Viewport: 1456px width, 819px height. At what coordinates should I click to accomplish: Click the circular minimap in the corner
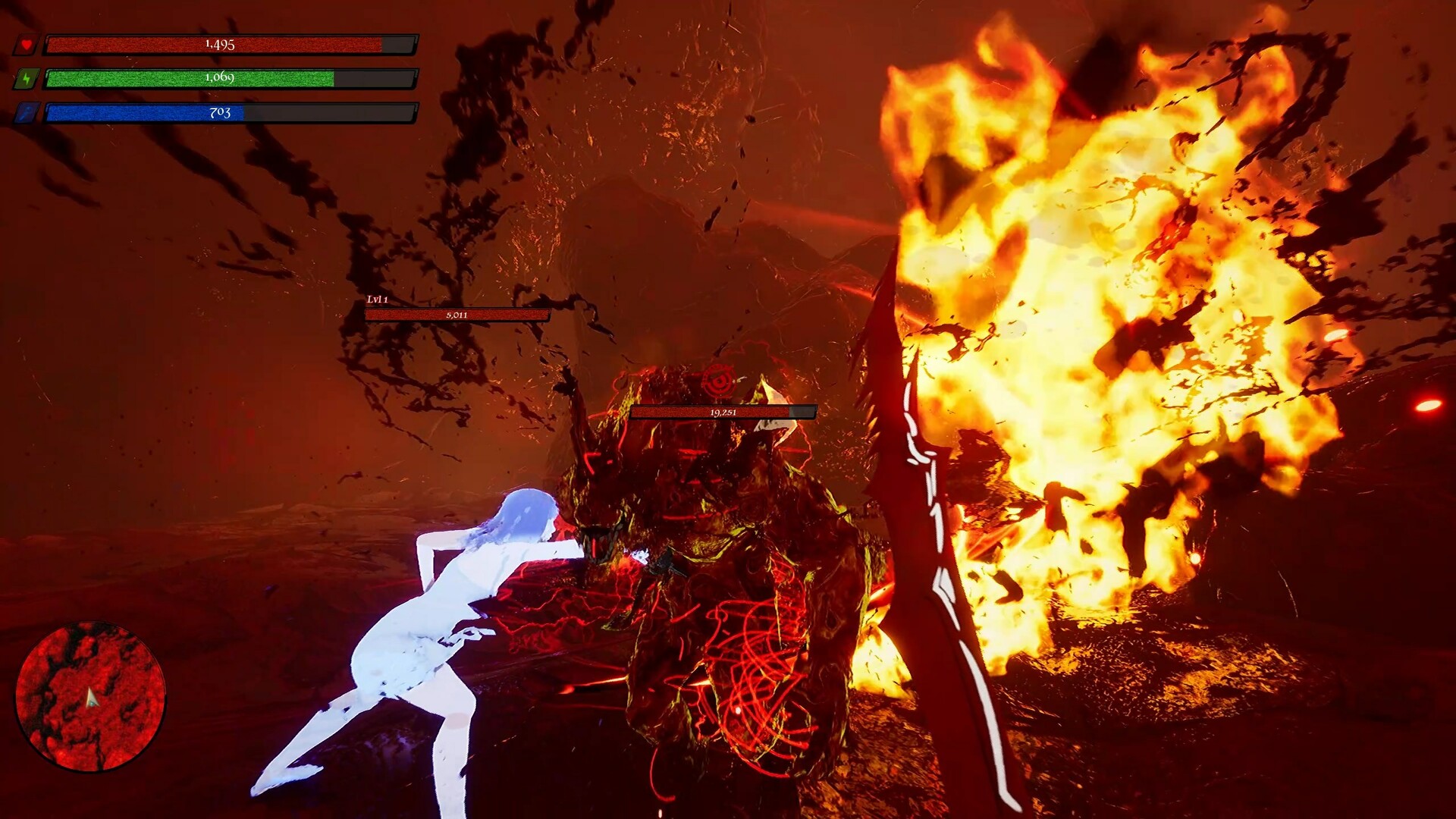[x=91, y=698]
